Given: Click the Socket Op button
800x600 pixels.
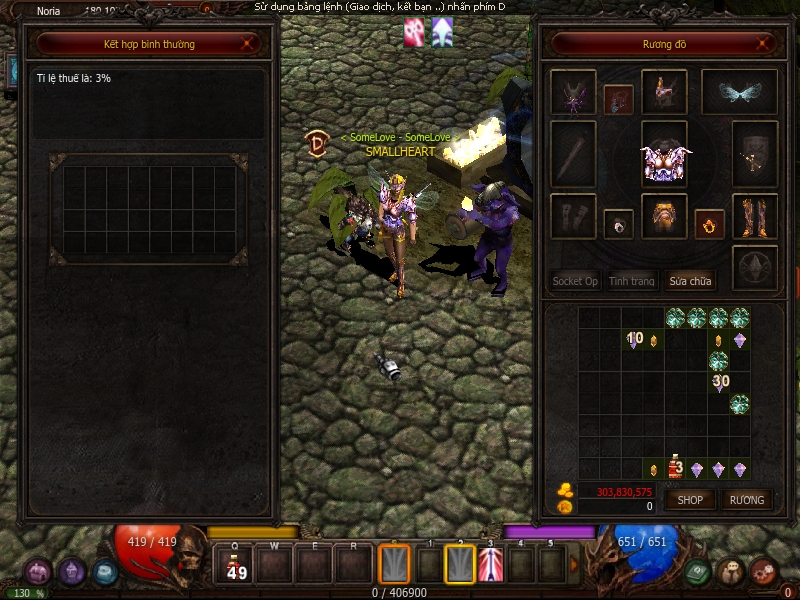Looking at the screenshot, I should [x=575, y=281].
